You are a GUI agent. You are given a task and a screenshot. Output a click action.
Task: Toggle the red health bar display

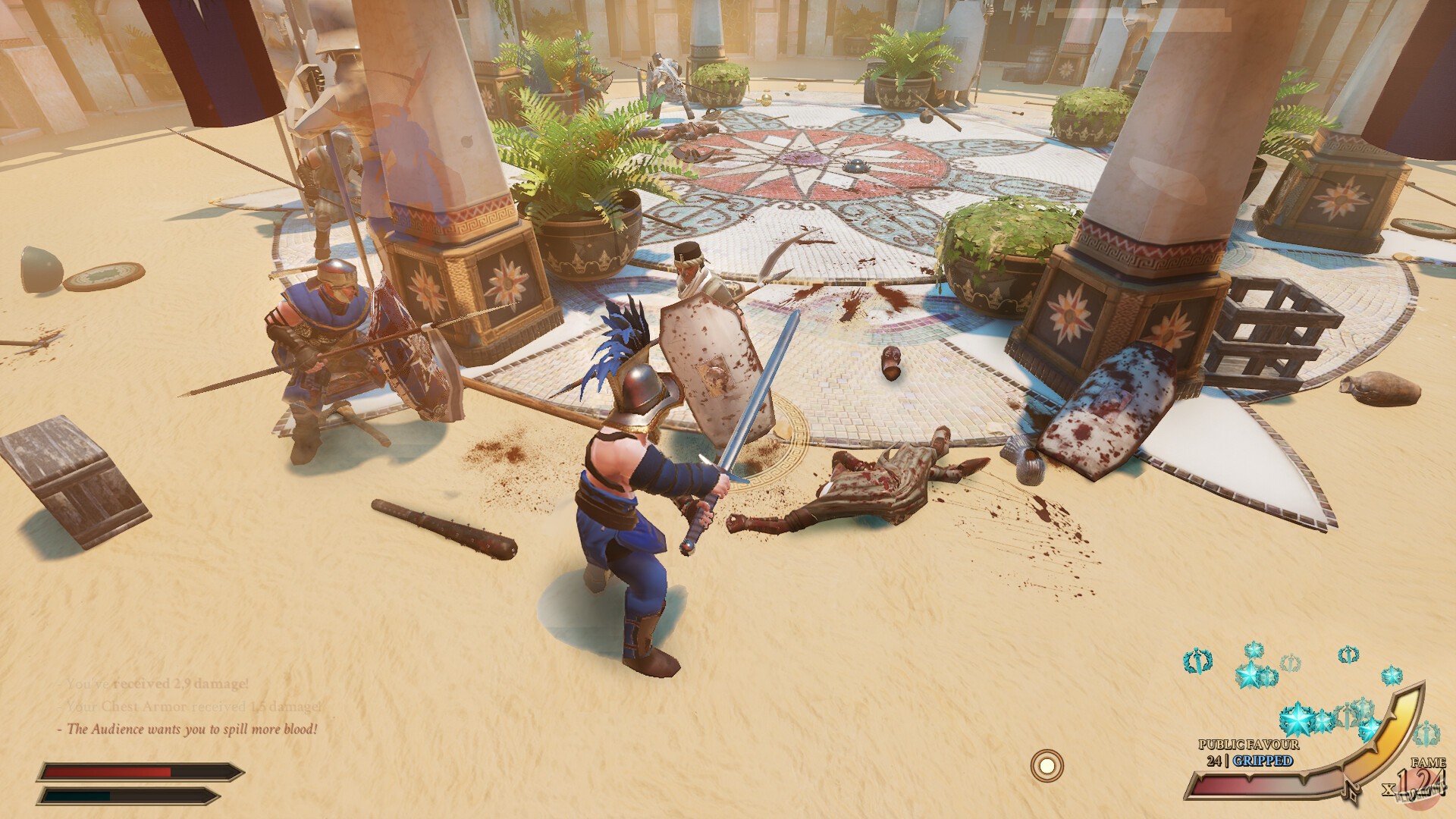tap(136, 773)
